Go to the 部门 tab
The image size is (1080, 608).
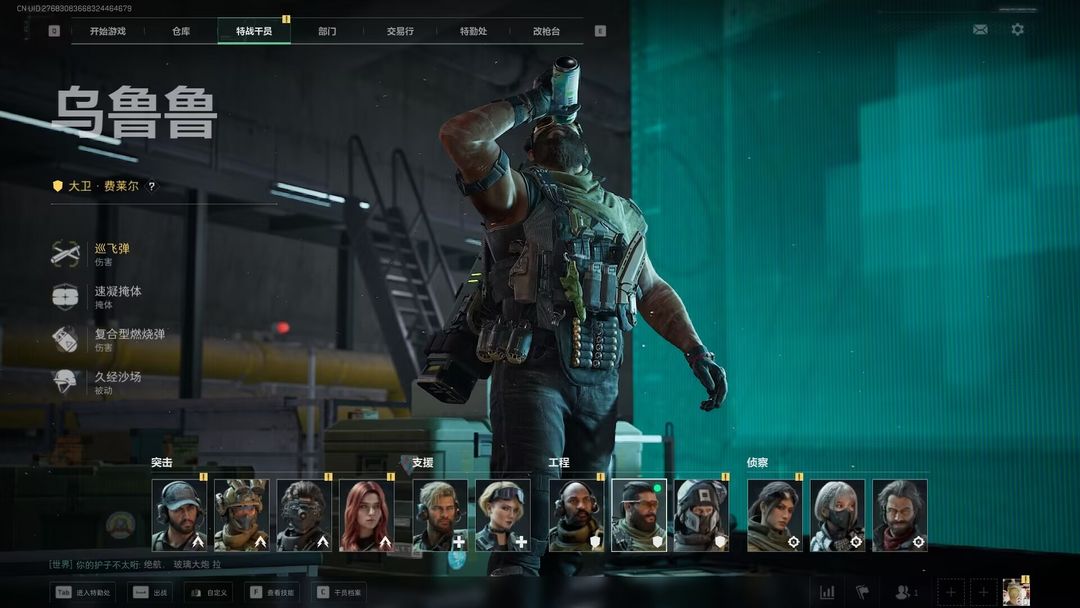click(x=327, y=31)
